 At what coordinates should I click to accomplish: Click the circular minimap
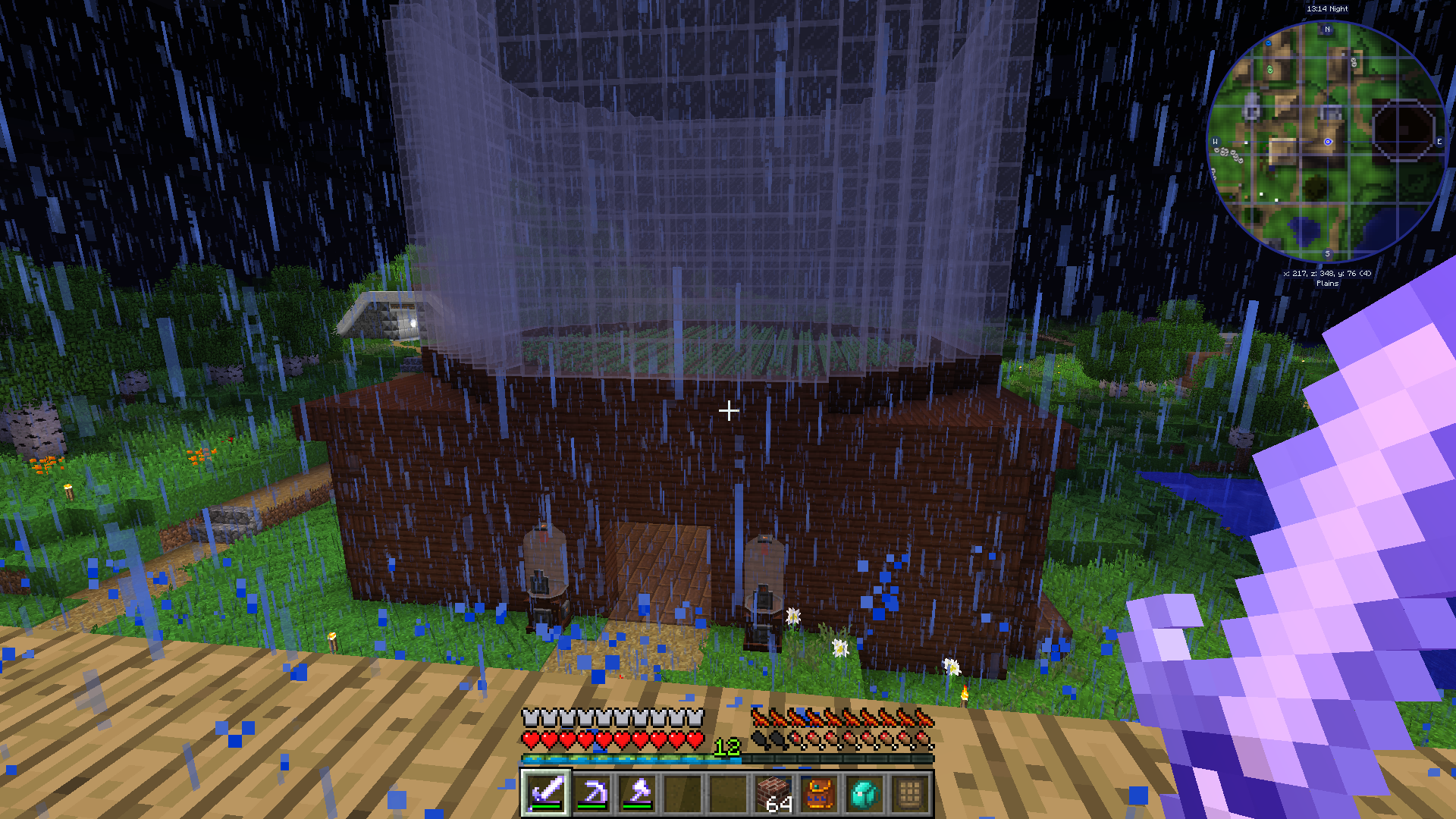pos(1327,142)
